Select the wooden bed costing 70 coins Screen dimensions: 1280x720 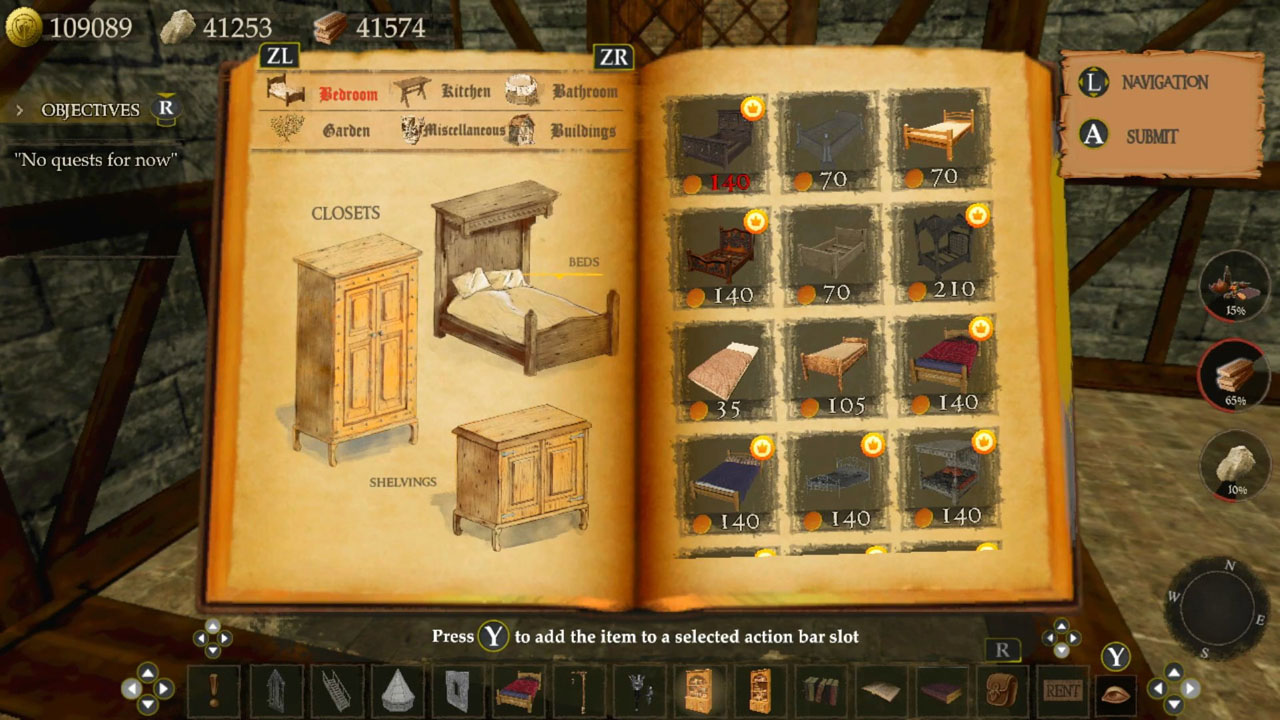click(x=941, y=135)
